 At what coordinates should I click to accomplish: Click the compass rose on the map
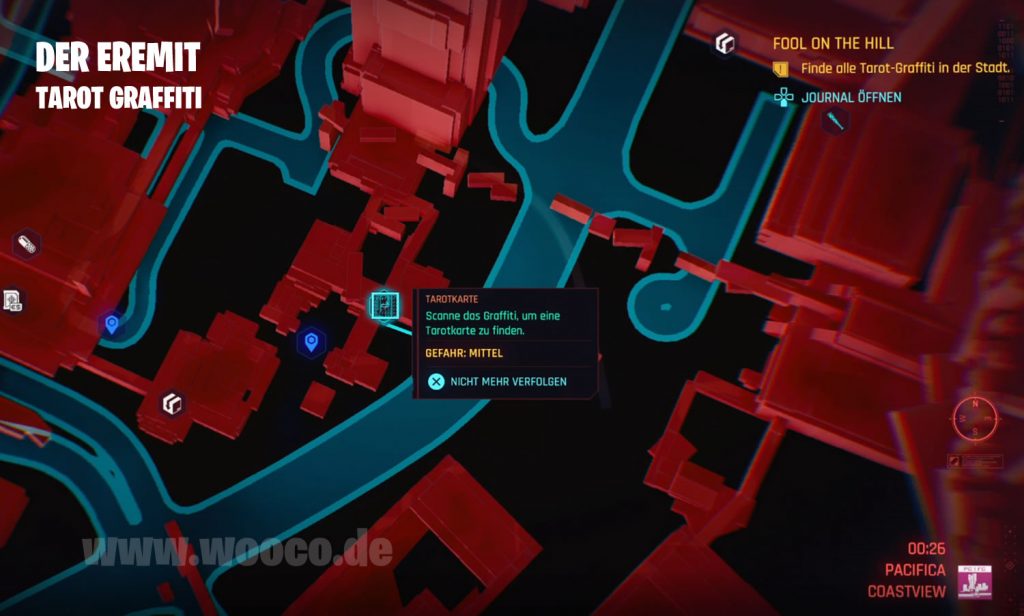coord(974,417)
